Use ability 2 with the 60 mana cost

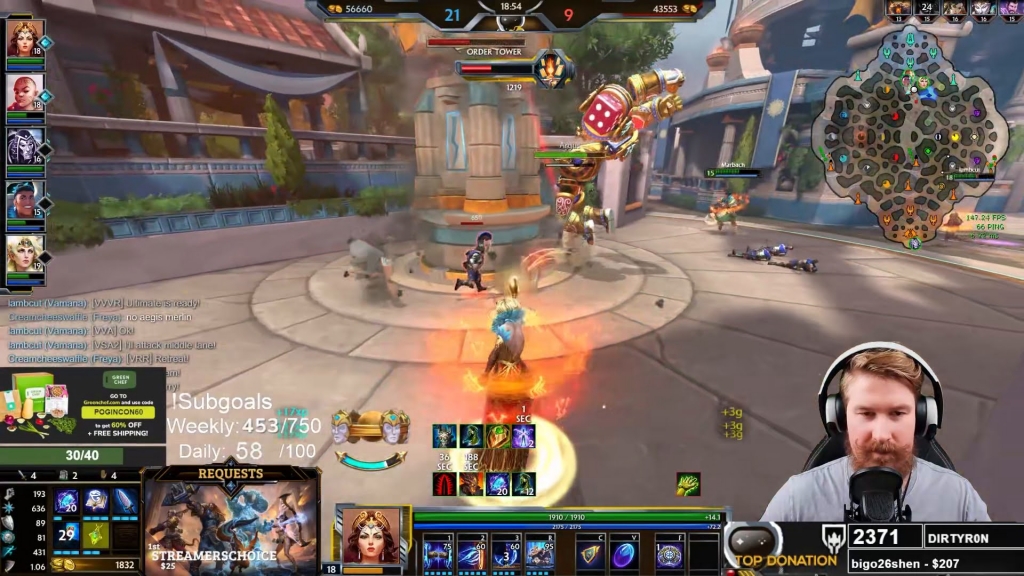tap(471, 553)
